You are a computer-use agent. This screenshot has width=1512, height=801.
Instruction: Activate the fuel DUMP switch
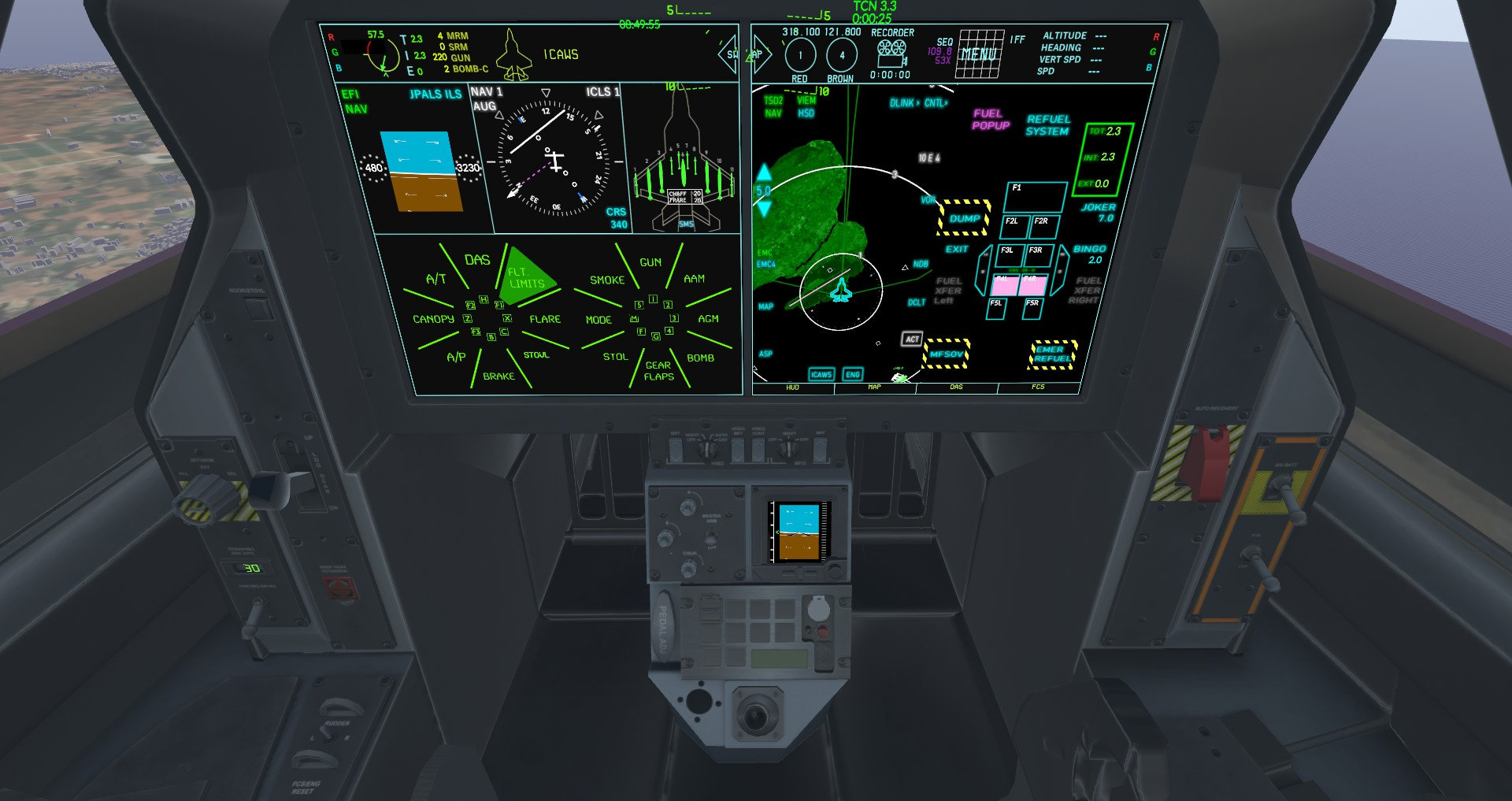pyautogui.click(x=966, y=219)
